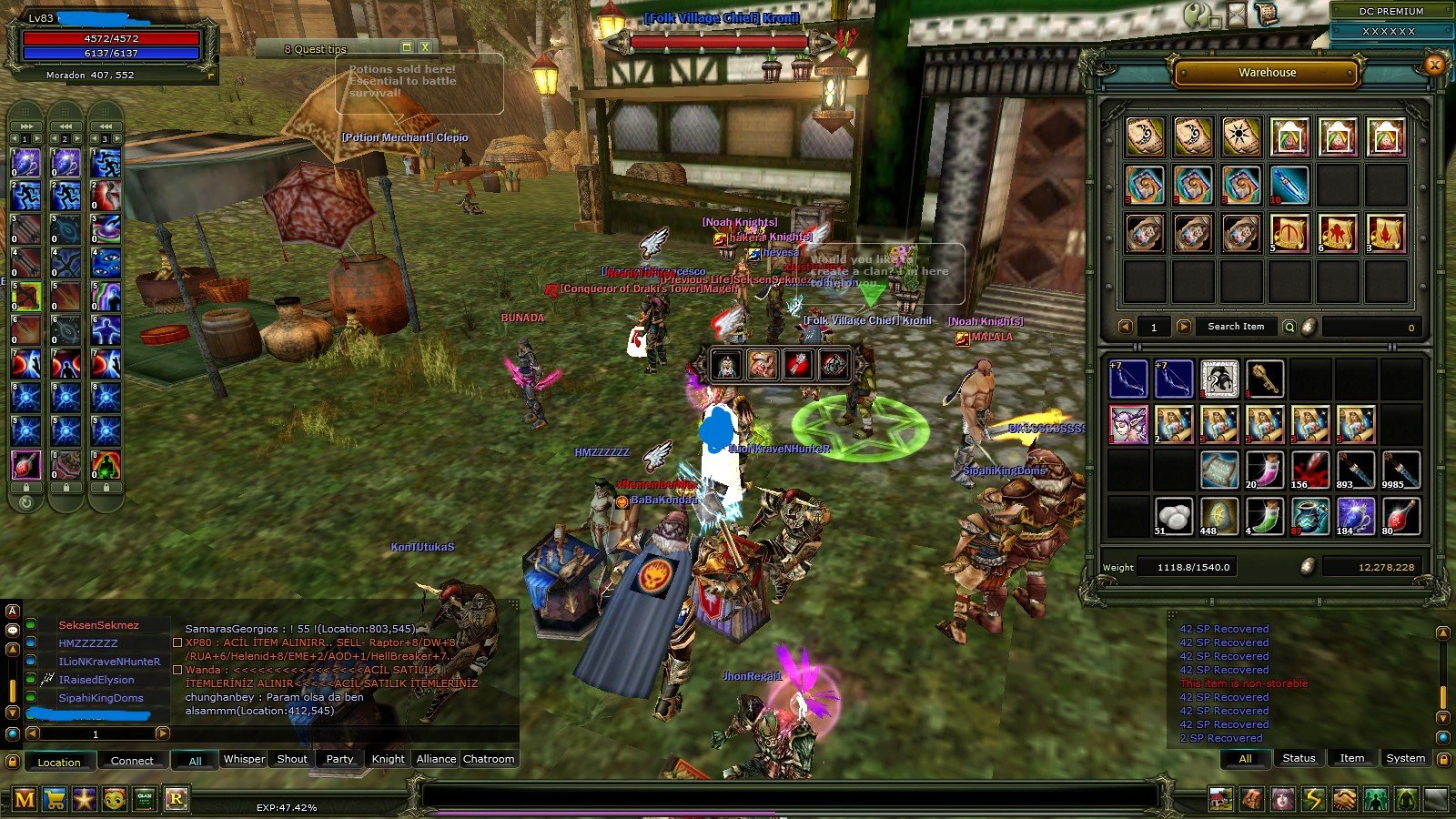Select the Knight chat tab
This screenshot has width=1456, height=819.
tap(388, 759)
